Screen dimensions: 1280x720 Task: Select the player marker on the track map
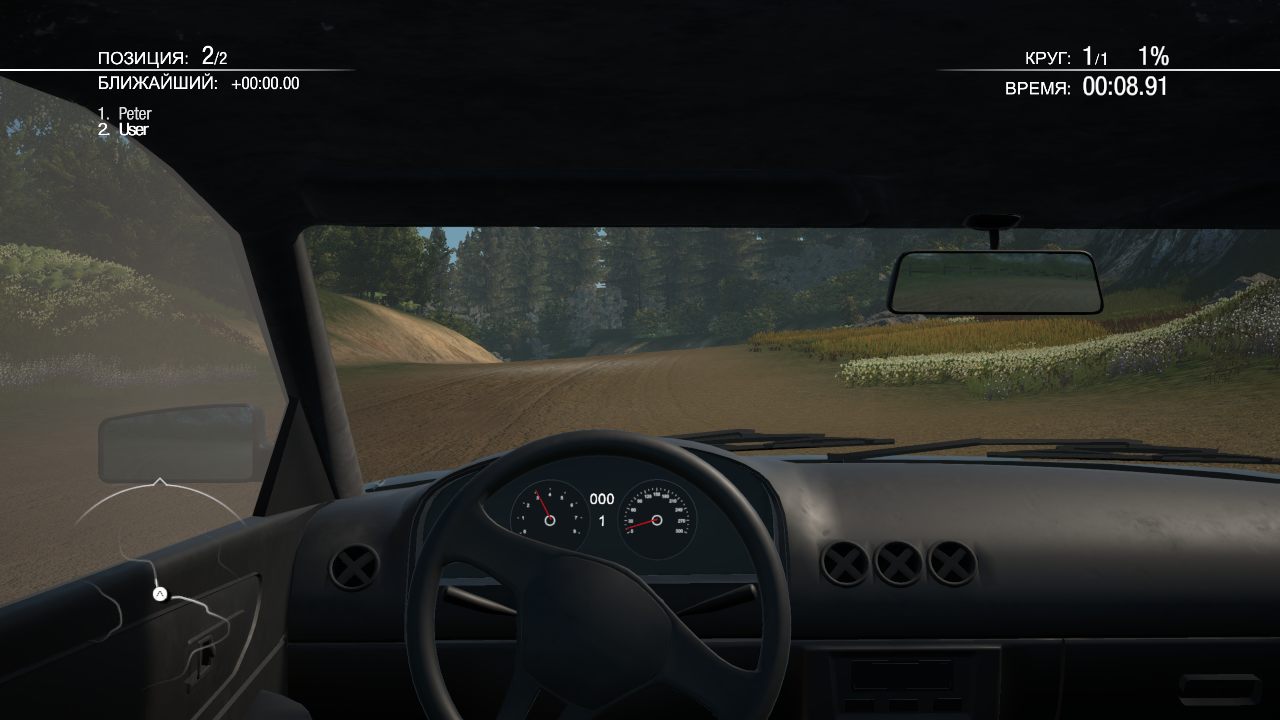[x=159, y=594]
